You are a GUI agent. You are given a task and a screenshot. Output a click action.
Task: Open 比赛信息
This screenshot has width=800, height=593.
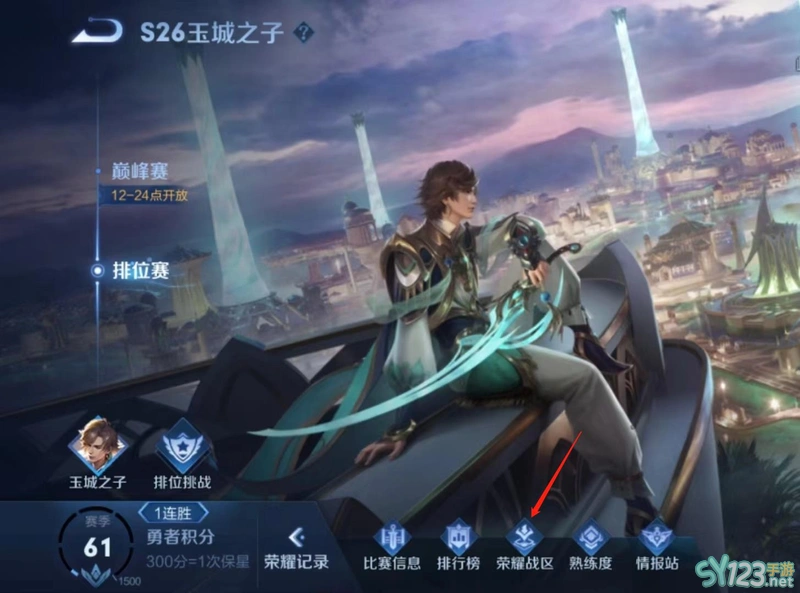(391, 546)
